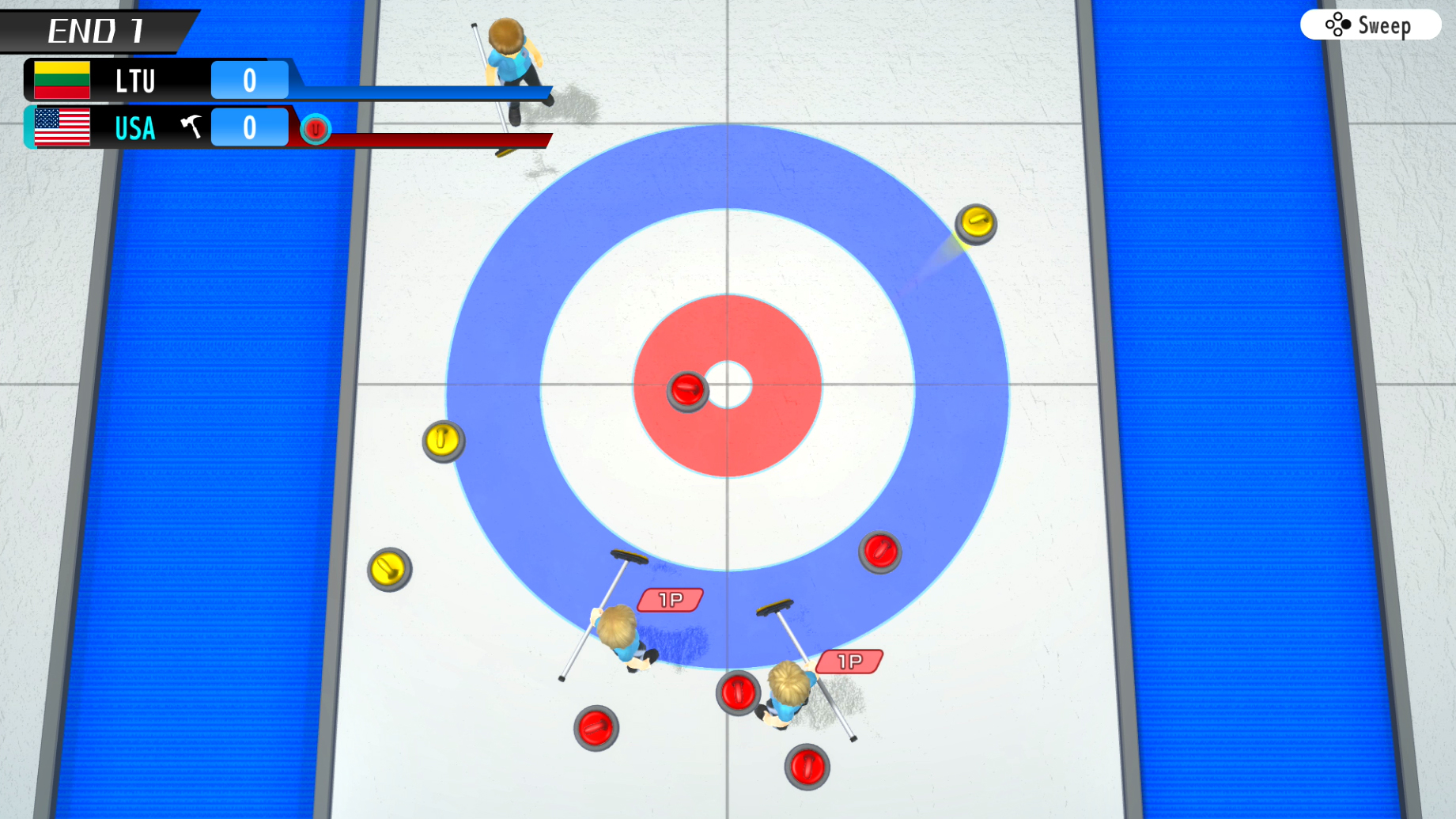Toggle the 1P marker above the left sweeper
This screenshot has width=1456, height=819.
pos(670,601)
